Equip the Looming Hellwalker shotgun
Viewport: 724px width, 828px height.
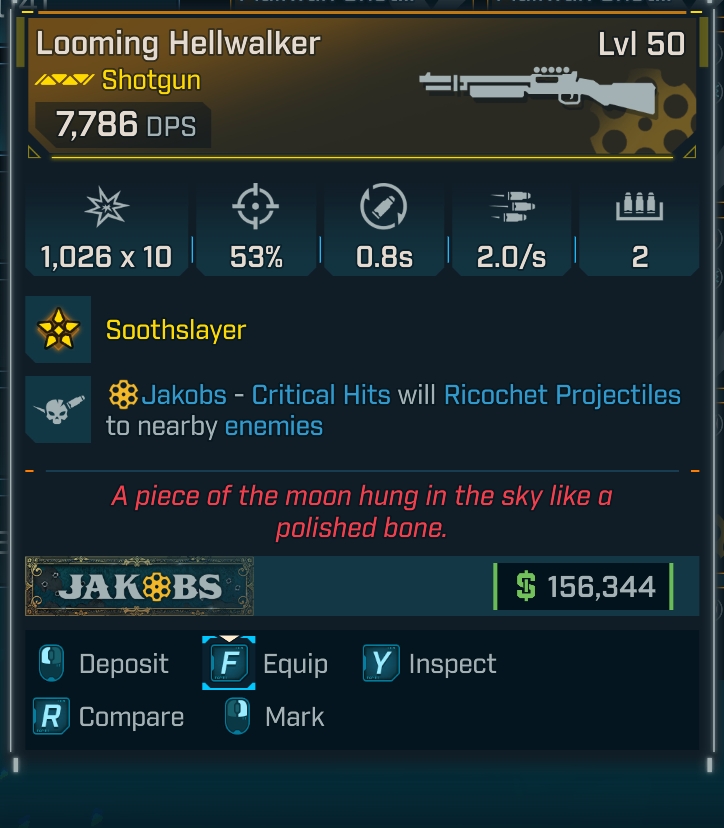coord(267,664)
